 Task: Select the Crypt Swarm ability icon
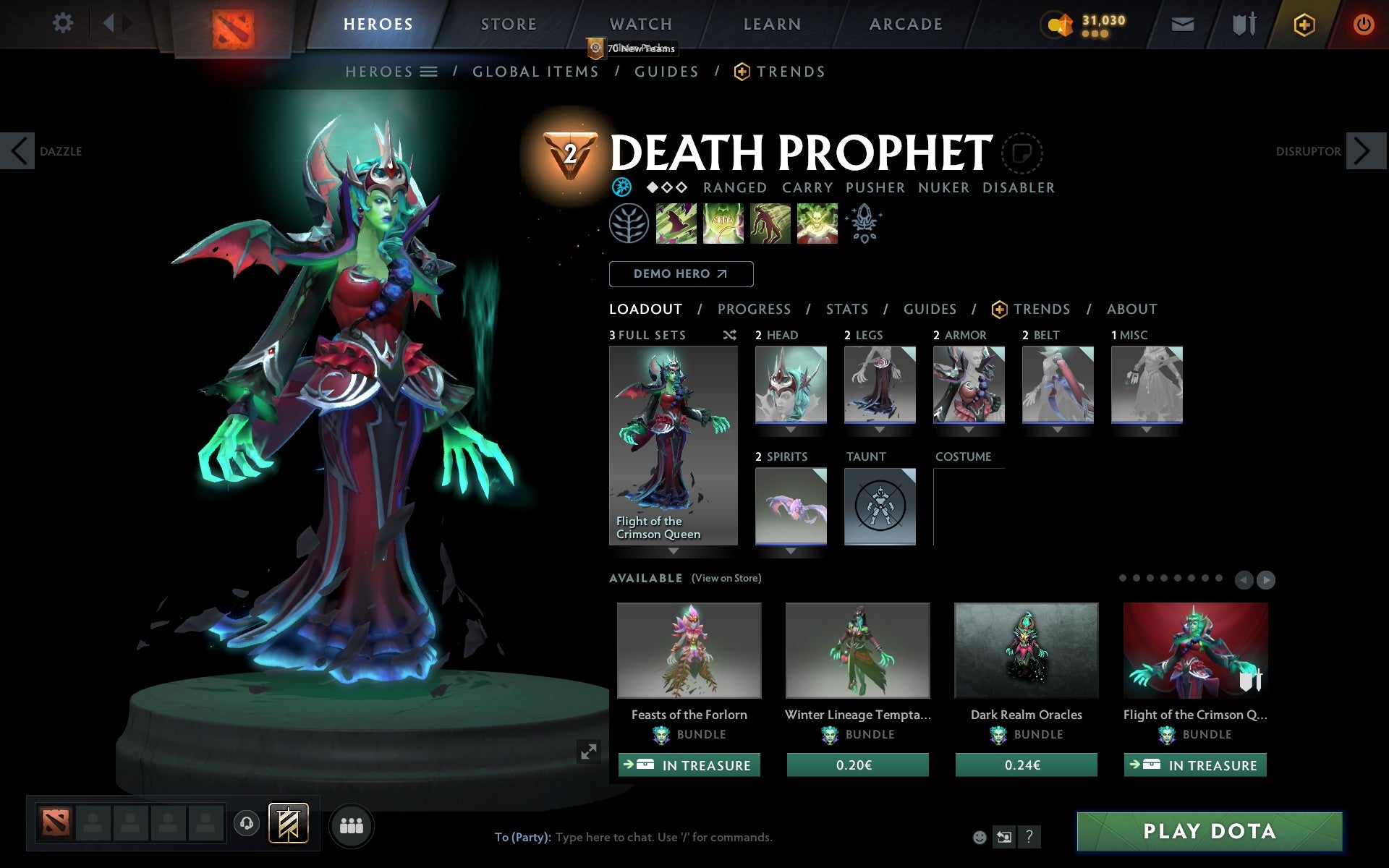click(x=676, y=224)
